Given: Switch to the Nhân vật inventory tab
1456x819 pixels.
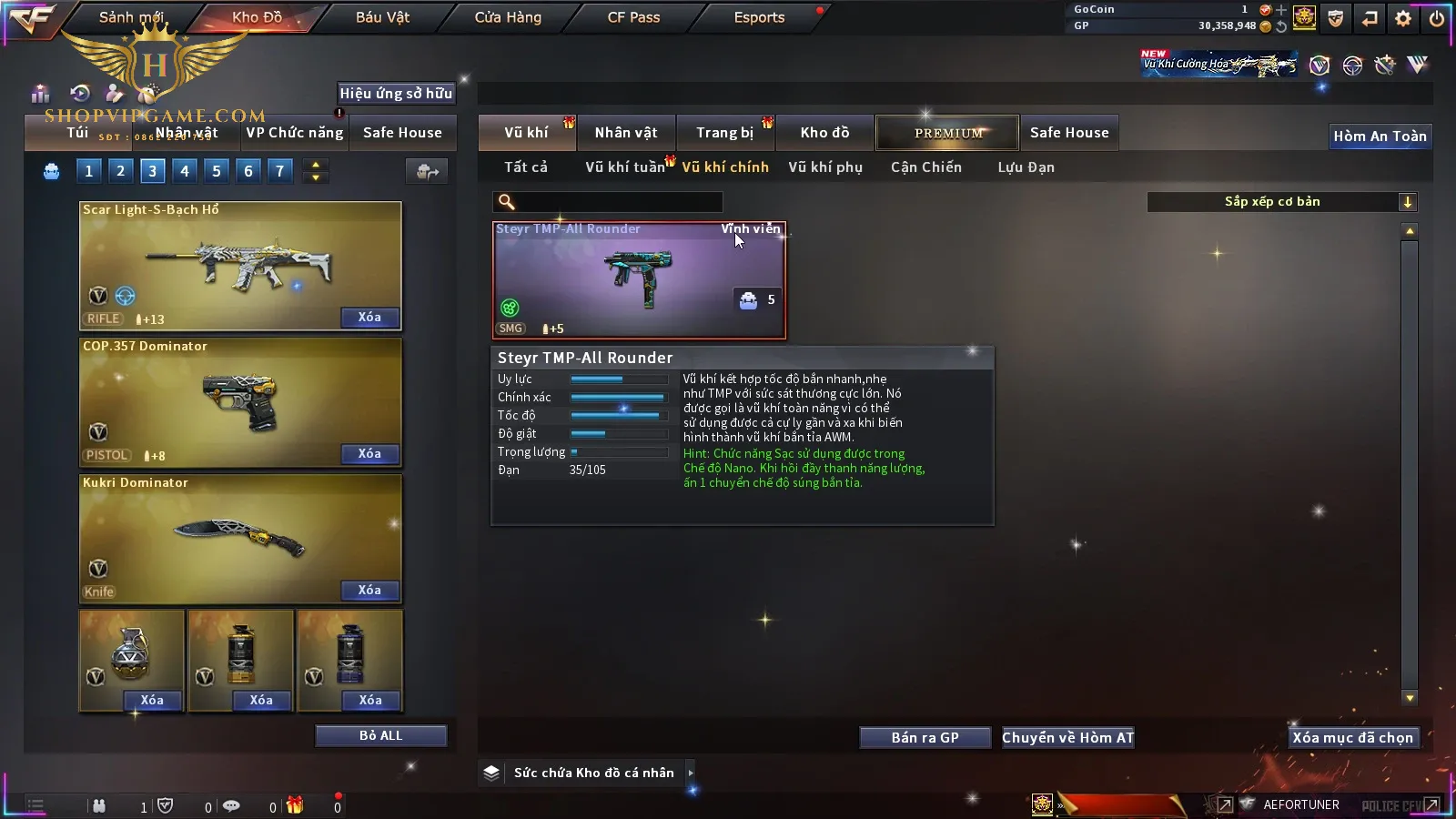Looking at the screenshot, I should pyautogui.click(x=626, y=133).
